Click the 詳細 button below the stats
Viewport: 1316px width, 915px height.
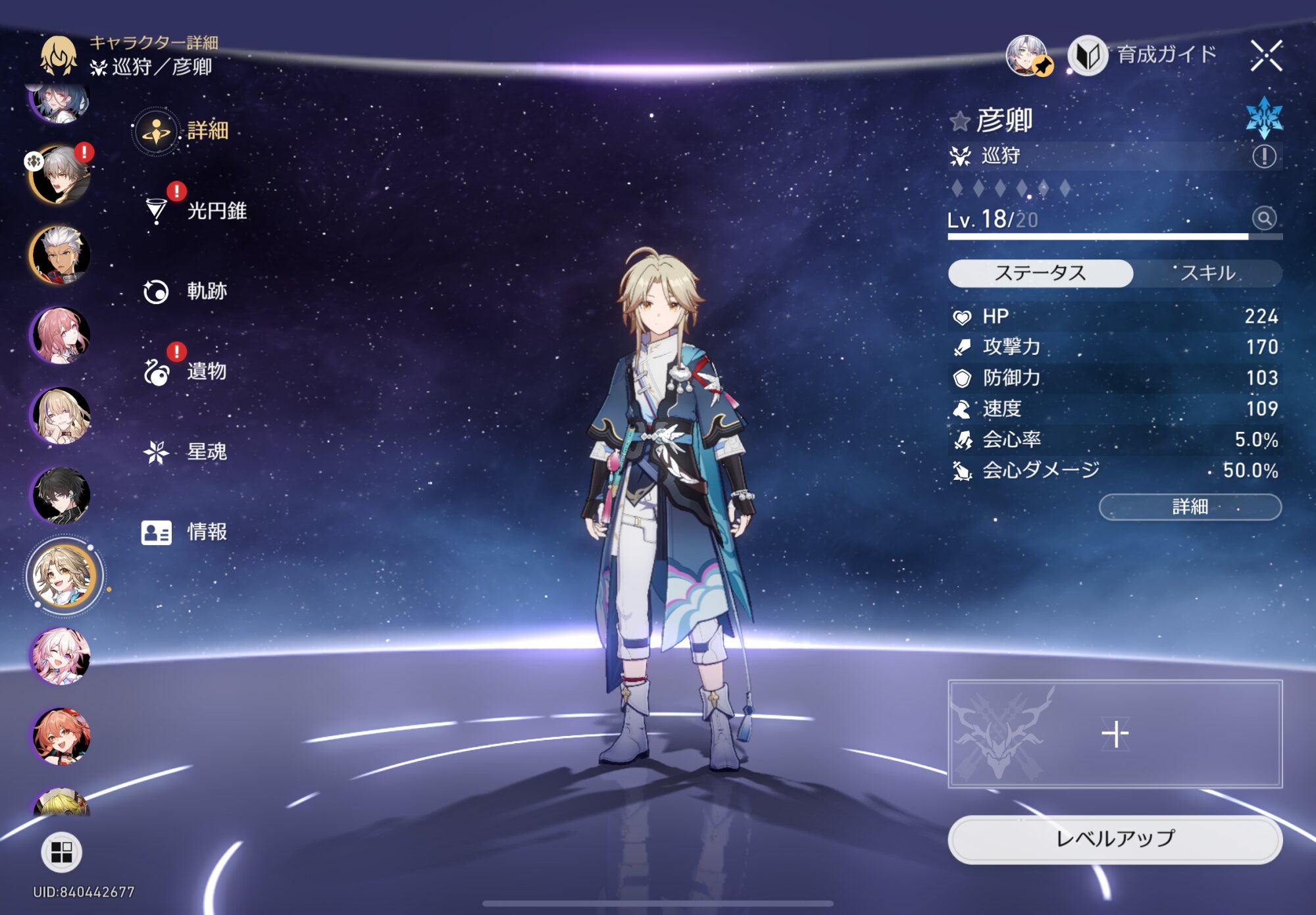[1190, 507]
